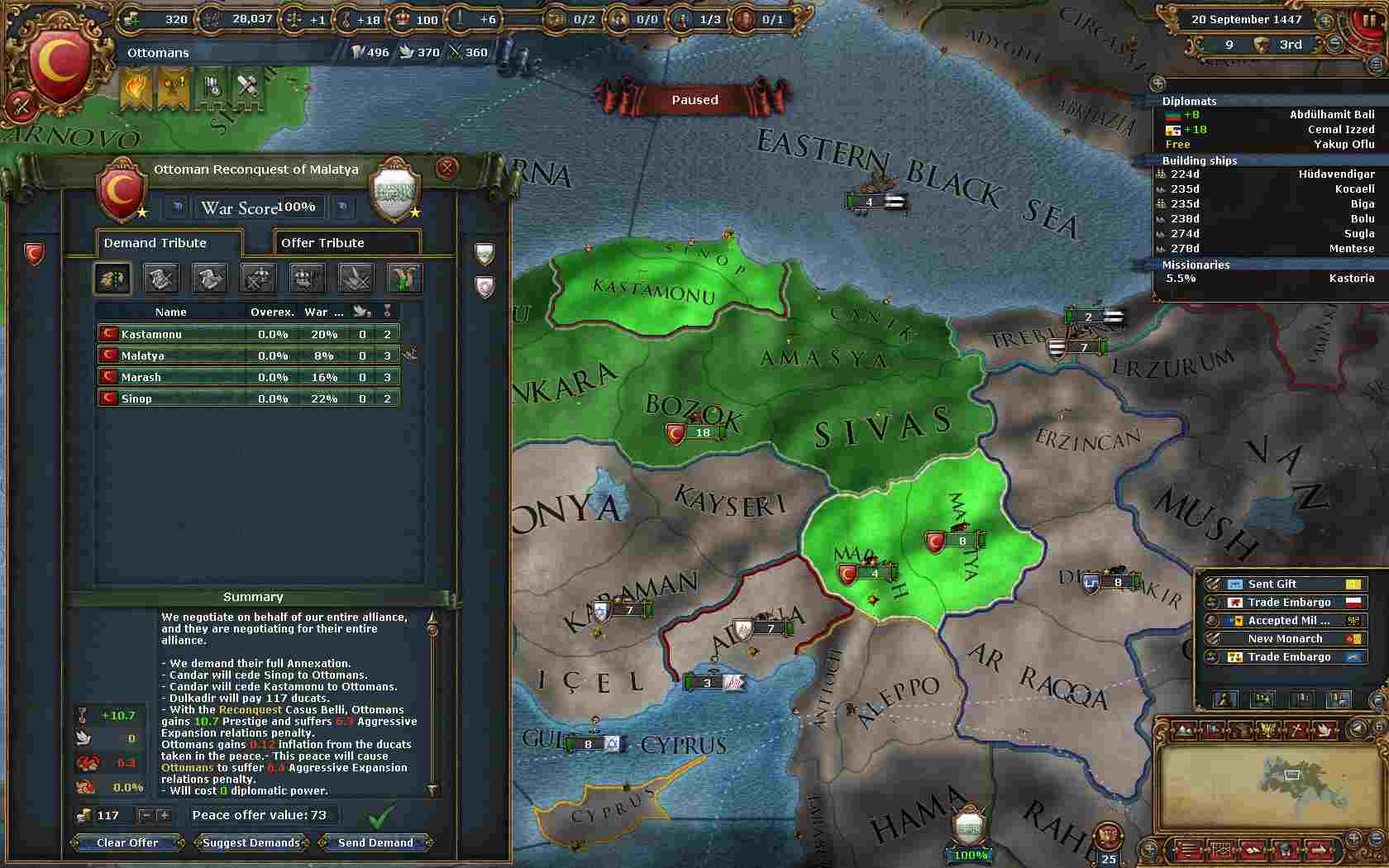
Task: Decrease the demanded ducats amount
Action: point(146,816)
